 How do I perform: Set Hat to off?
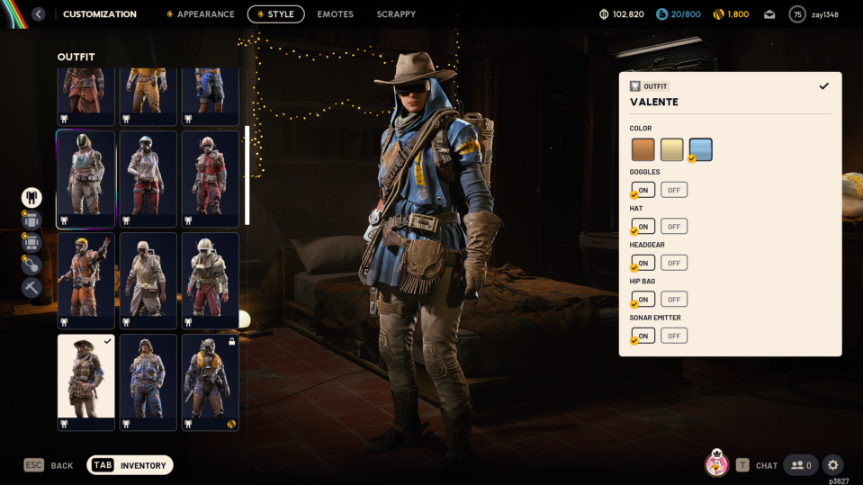click(674, 226)
